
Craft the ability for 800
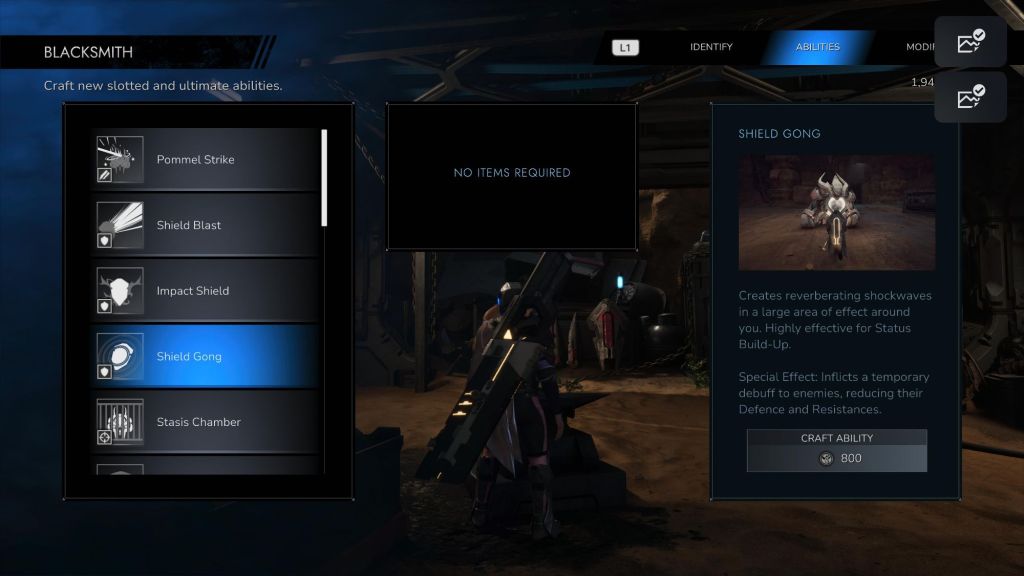(x=836, y=451)
